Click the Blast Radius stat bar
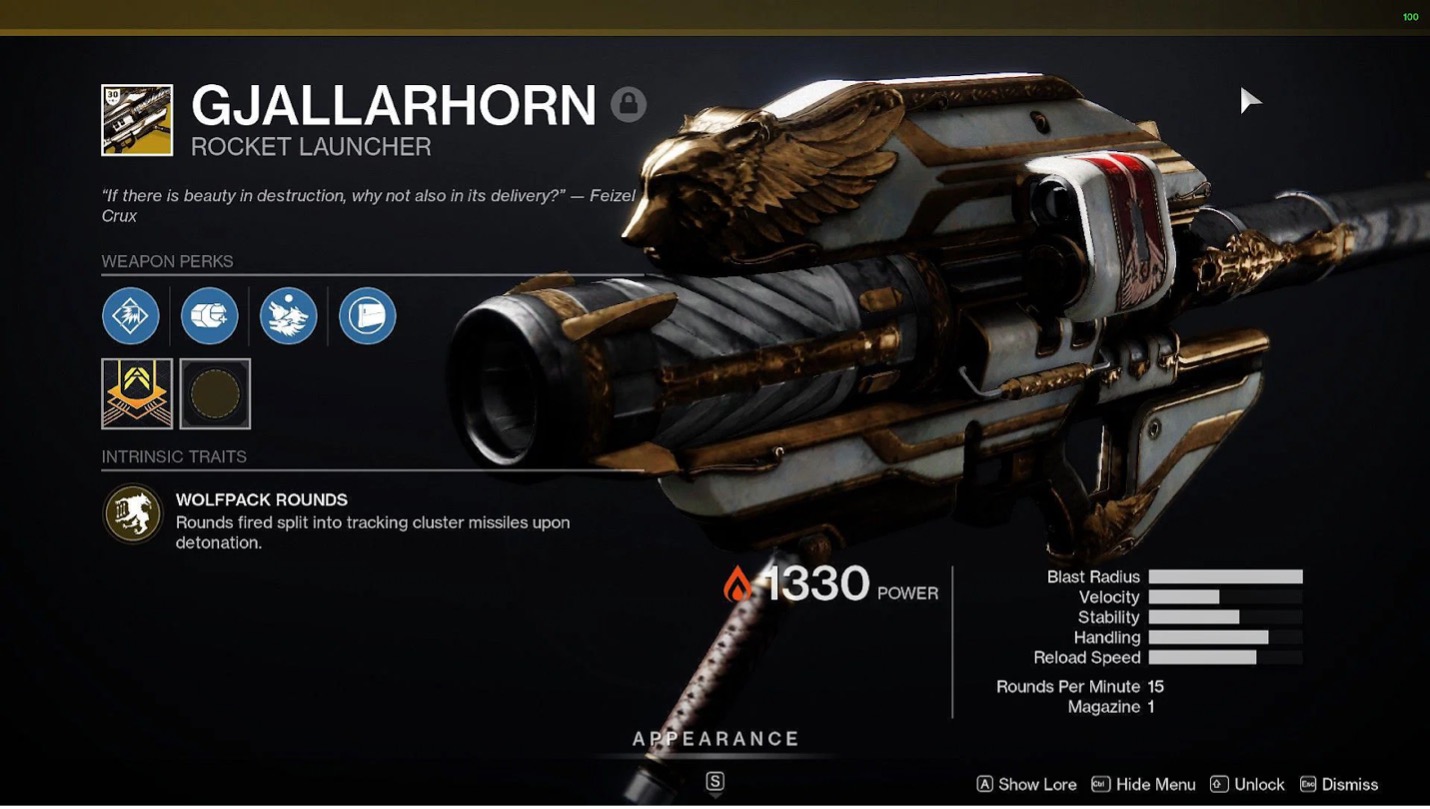This screenshot has height=809, width=1430. [x=1225, y=577]
